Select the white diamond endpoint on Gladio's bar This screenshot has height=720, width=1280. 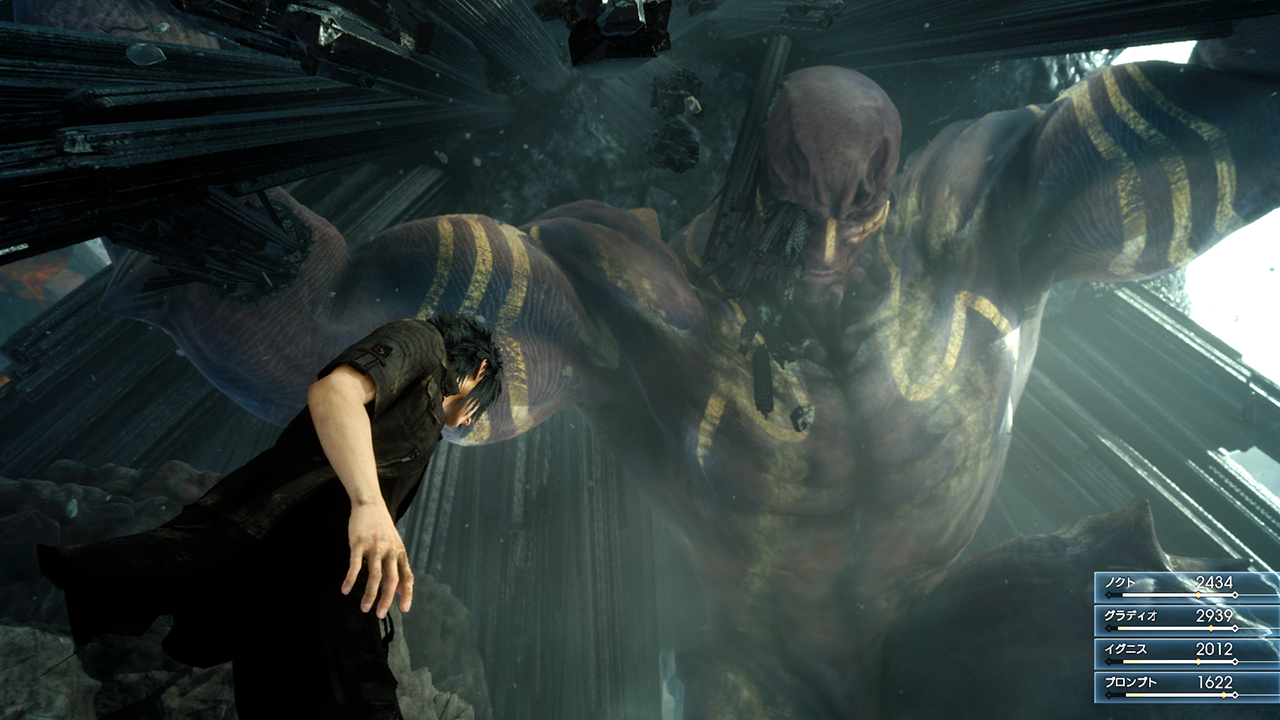tap(1235, 628)
